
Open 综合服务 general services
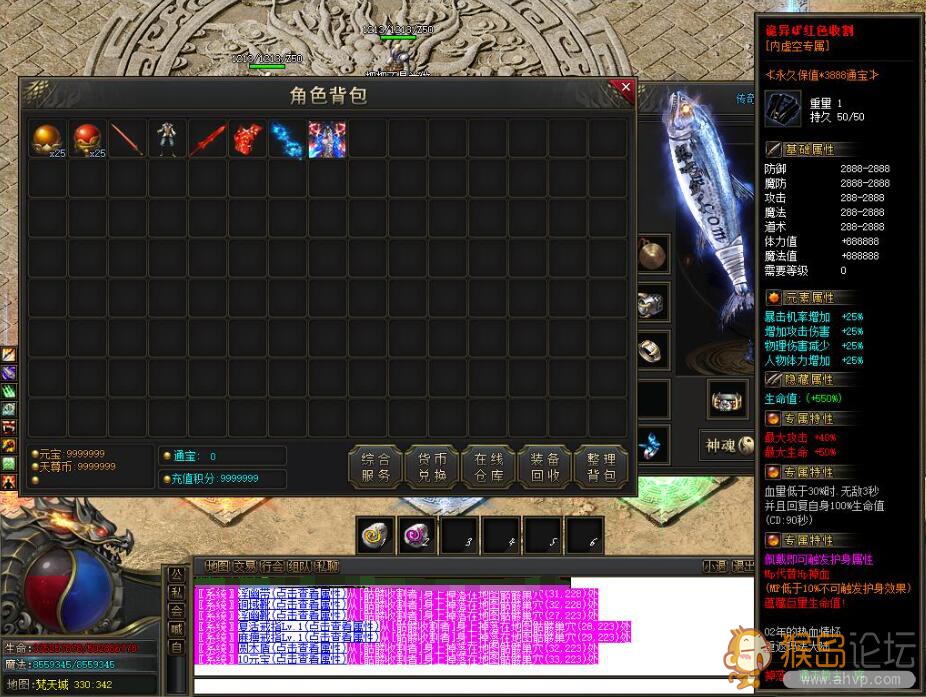pos(376,467)
